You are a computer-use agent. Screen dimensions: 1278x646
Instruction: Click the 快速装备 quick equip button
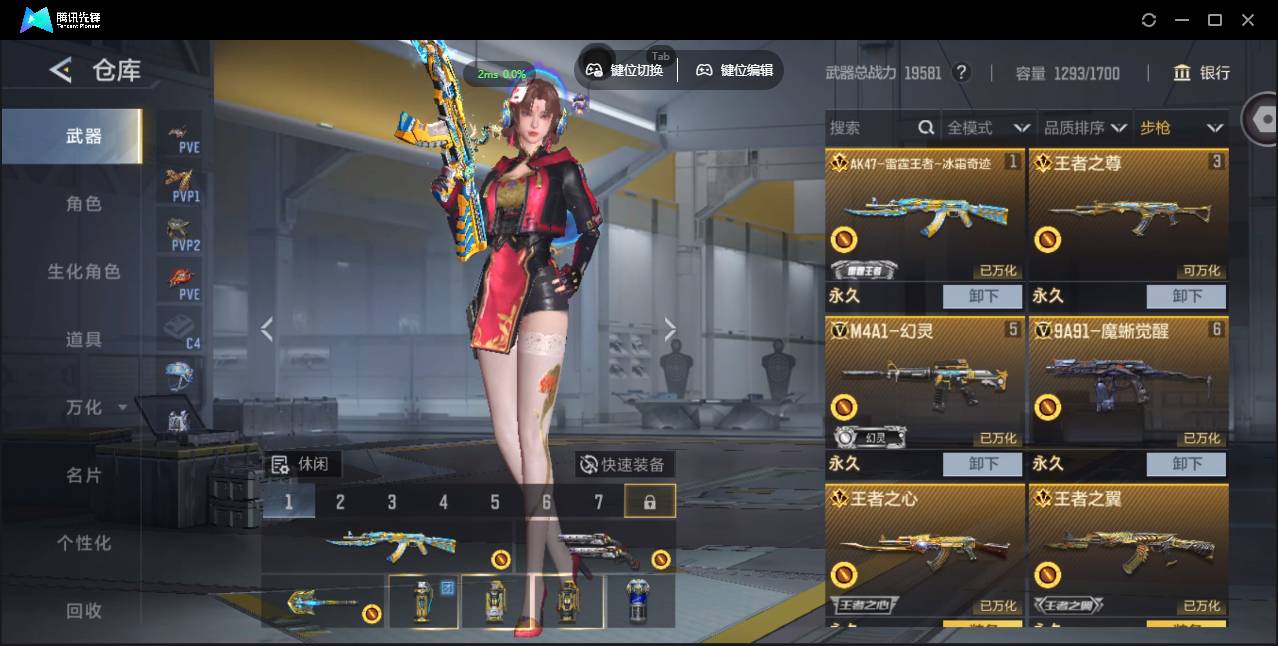624,464
